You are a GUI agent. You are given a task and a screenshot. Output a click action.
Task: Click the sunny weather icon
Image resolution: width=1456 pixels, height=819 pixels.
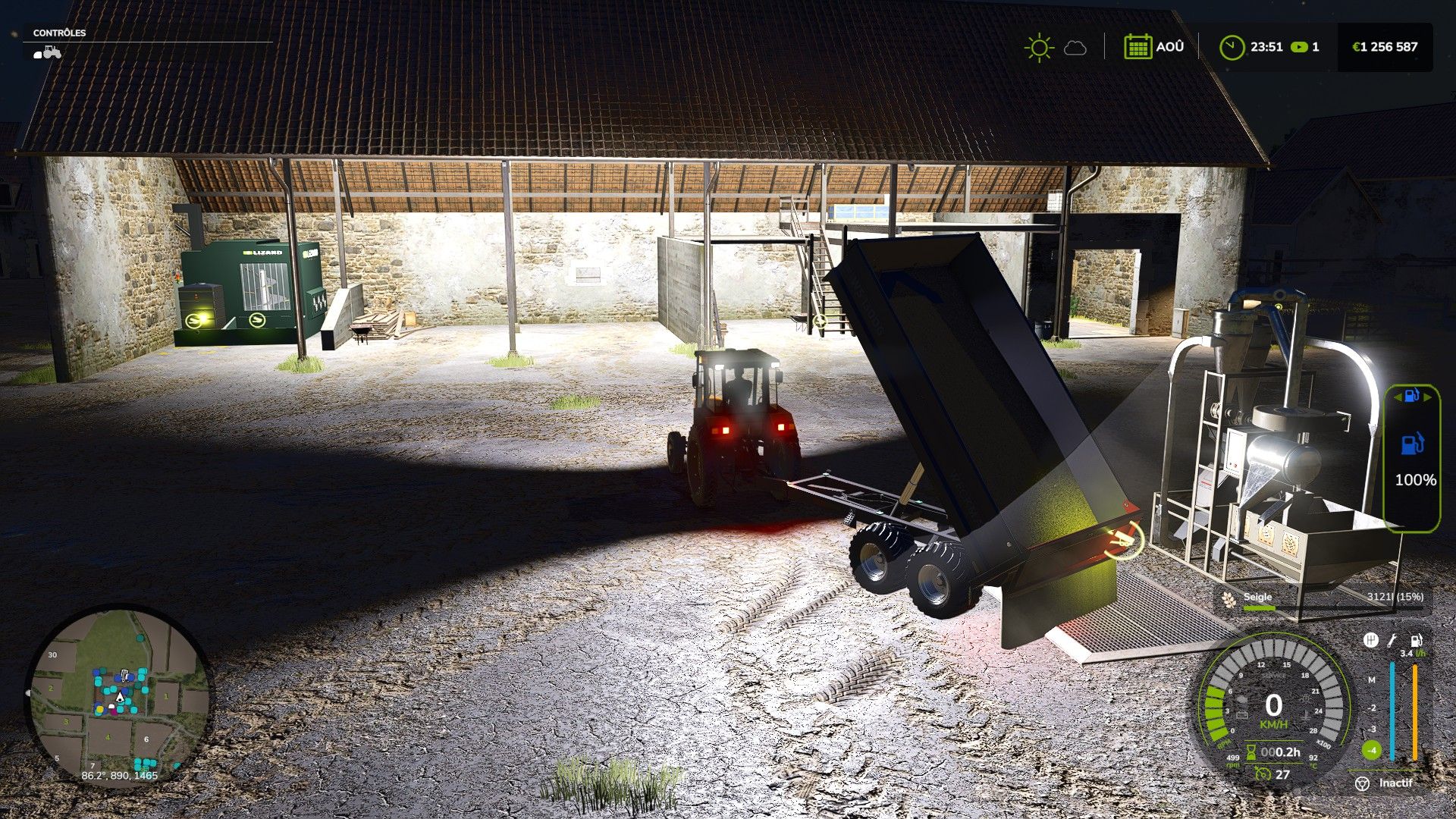click(1038, 48)
